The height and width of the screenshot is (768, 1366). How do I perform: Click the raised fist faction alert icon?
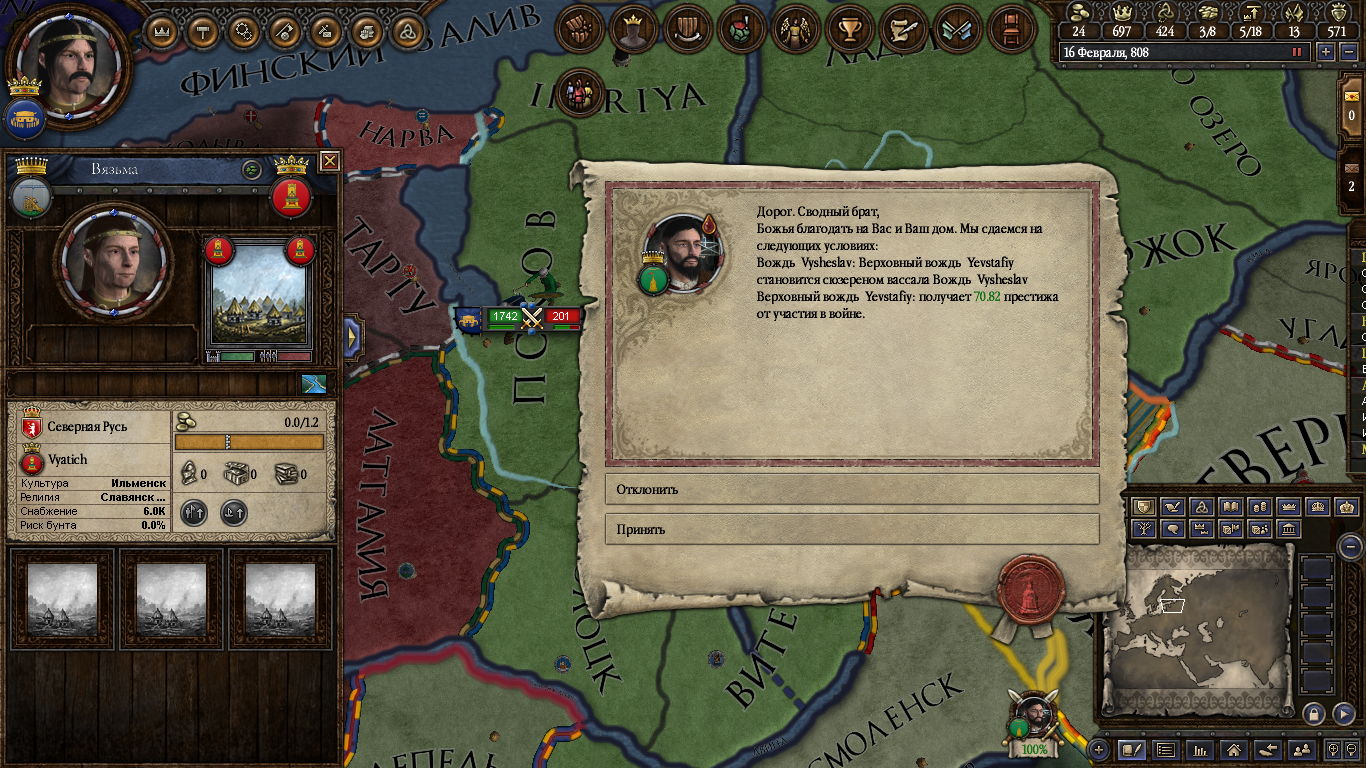coord(578,31)
